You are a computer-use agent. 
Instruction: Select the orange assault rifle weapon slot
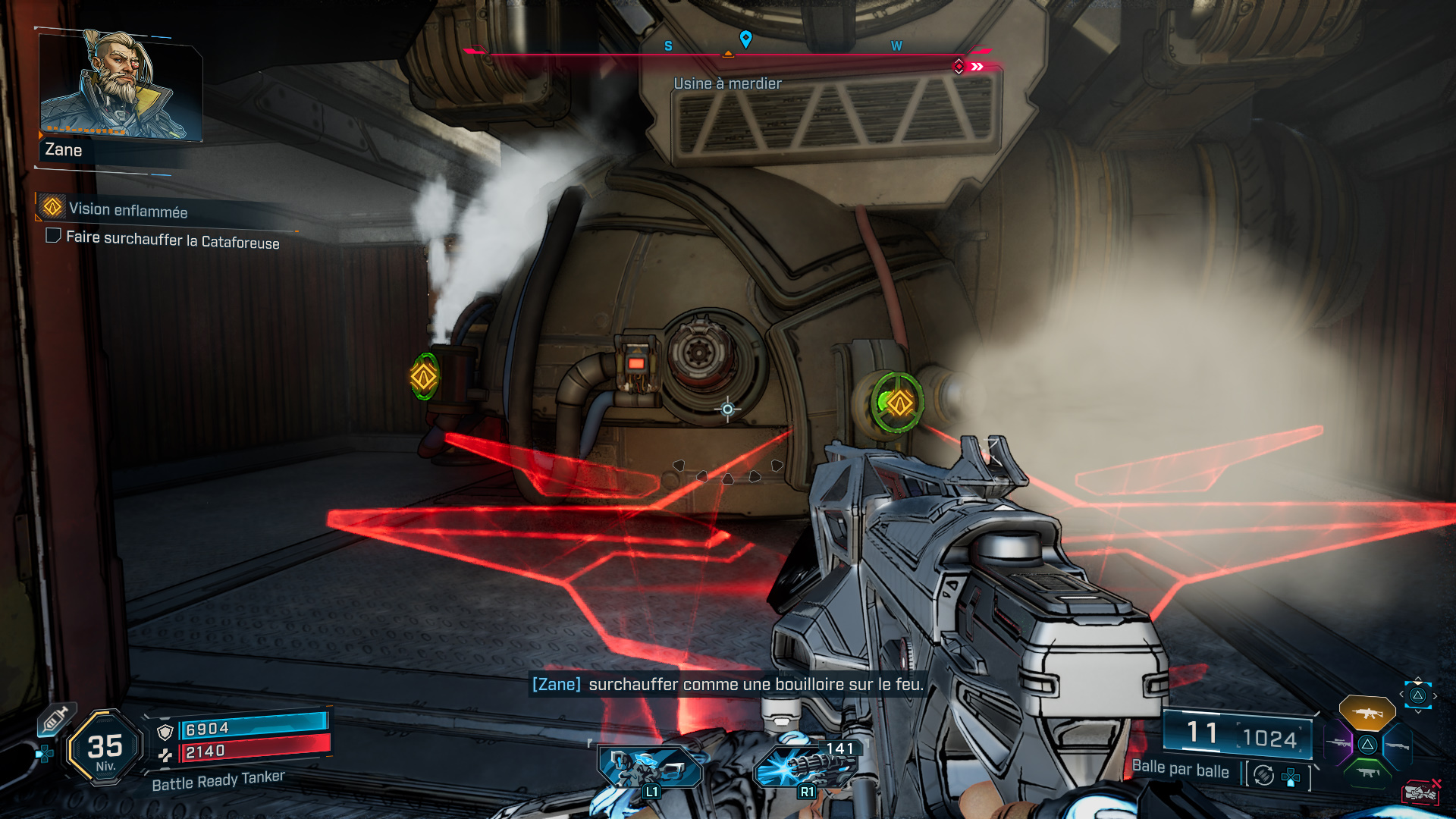coord(1367,713)
